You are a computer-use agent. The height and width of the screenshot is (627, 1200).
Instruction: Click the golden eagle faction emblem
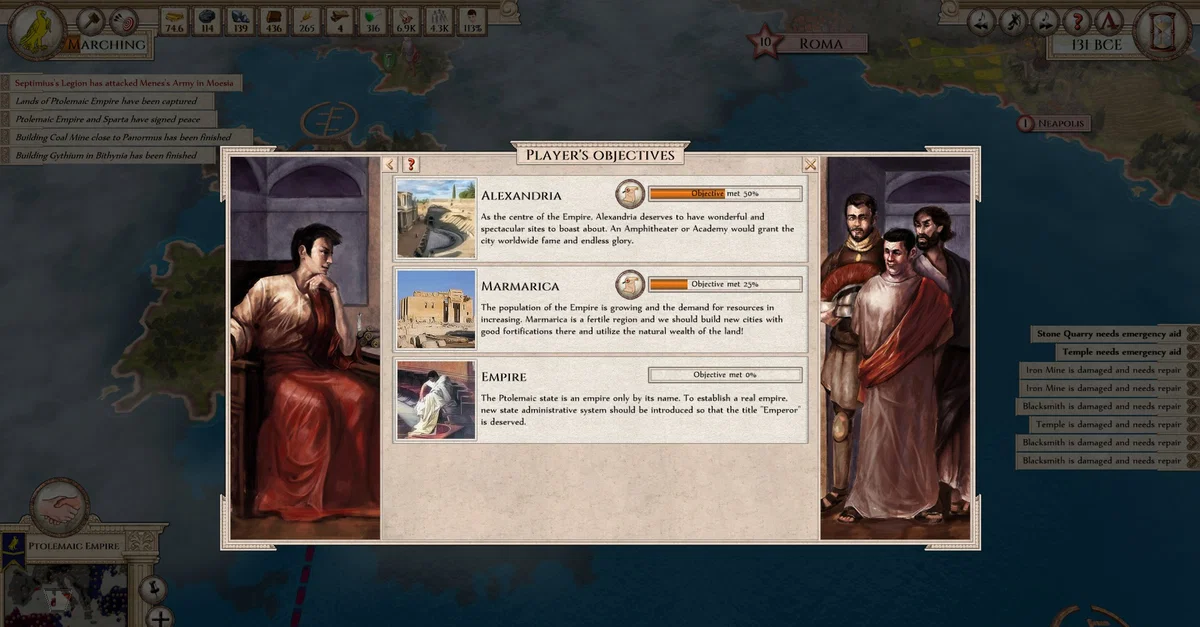coord(38,30)
